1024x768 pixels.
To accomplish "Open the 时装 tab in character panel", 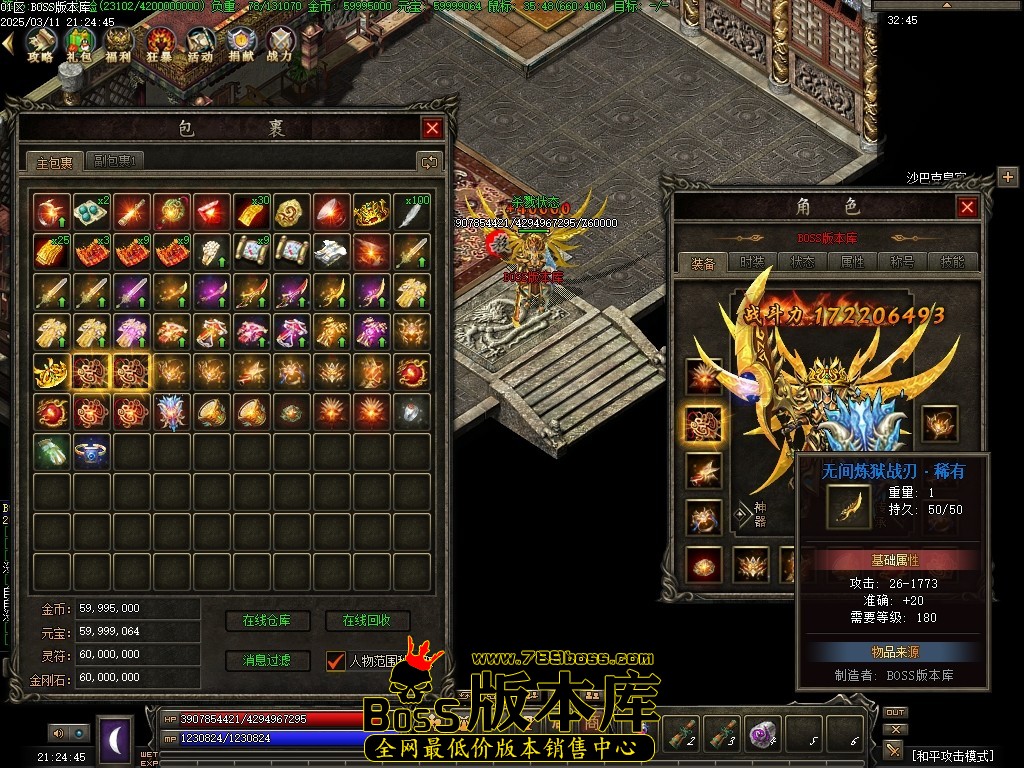I will click(752, 262).
